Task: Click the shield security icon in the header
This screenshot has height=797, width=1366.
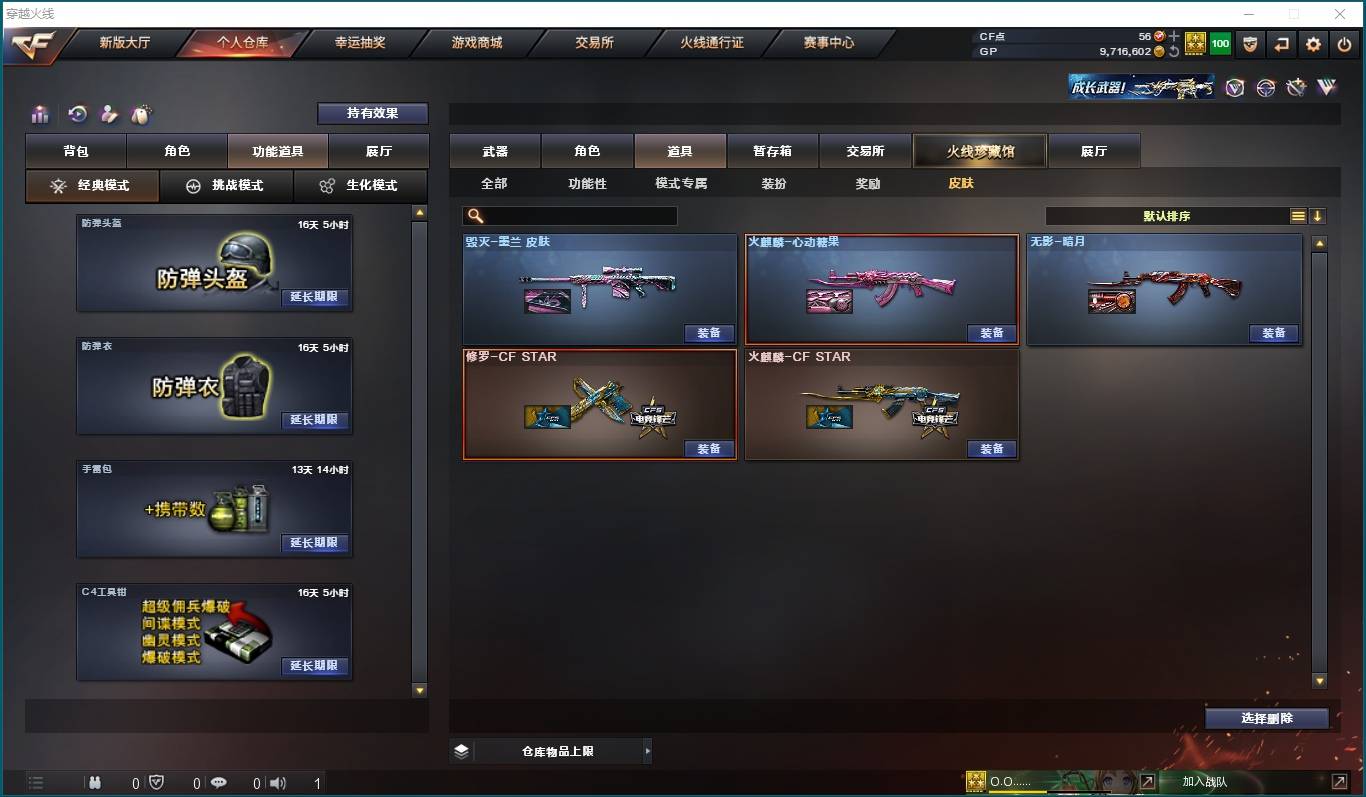Action: coord(1251,43)
